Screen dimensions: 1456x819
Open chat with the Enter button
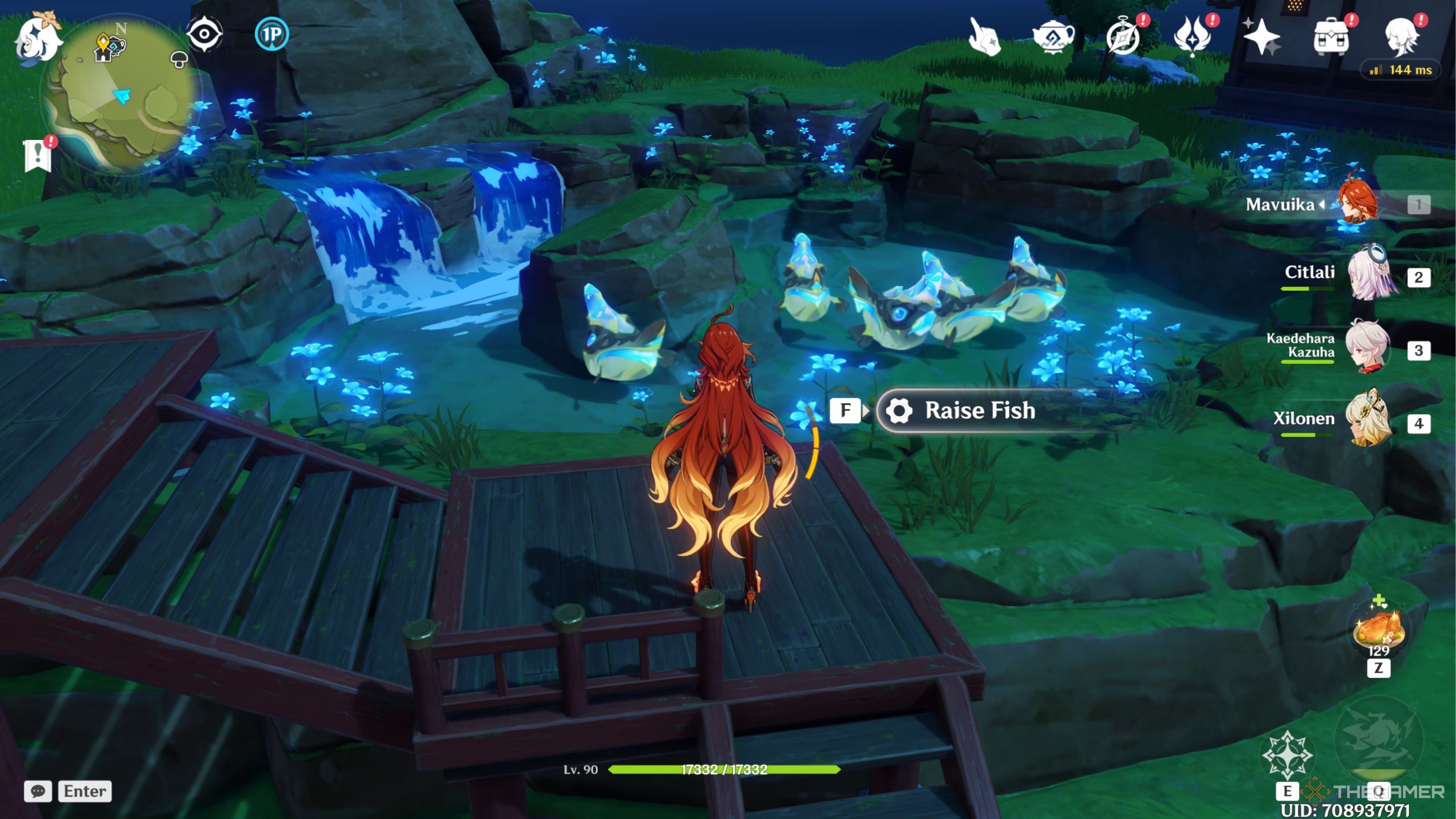coord(84,791)
